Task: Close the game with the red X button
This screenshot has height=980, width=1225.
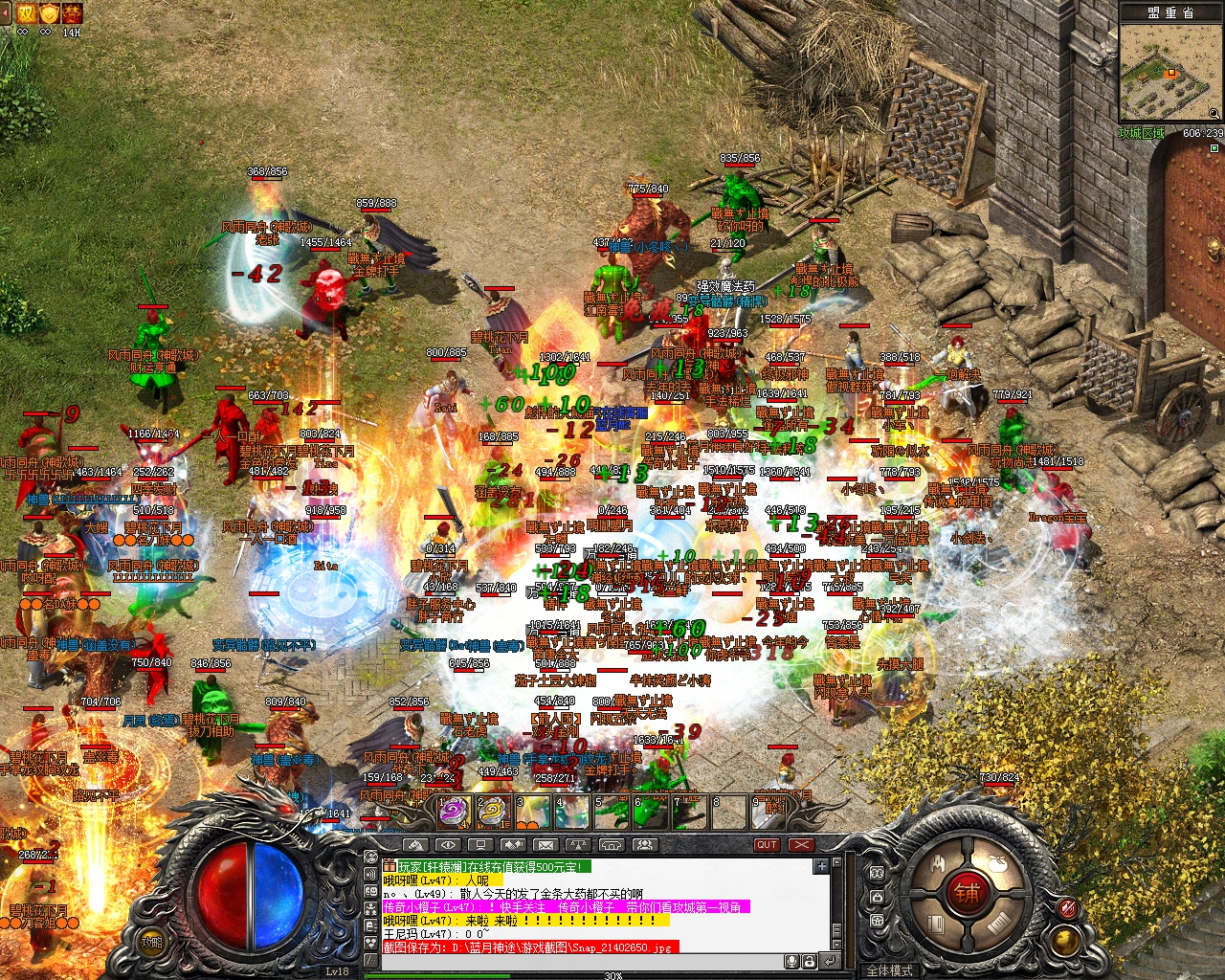Action: coord(801,845)
